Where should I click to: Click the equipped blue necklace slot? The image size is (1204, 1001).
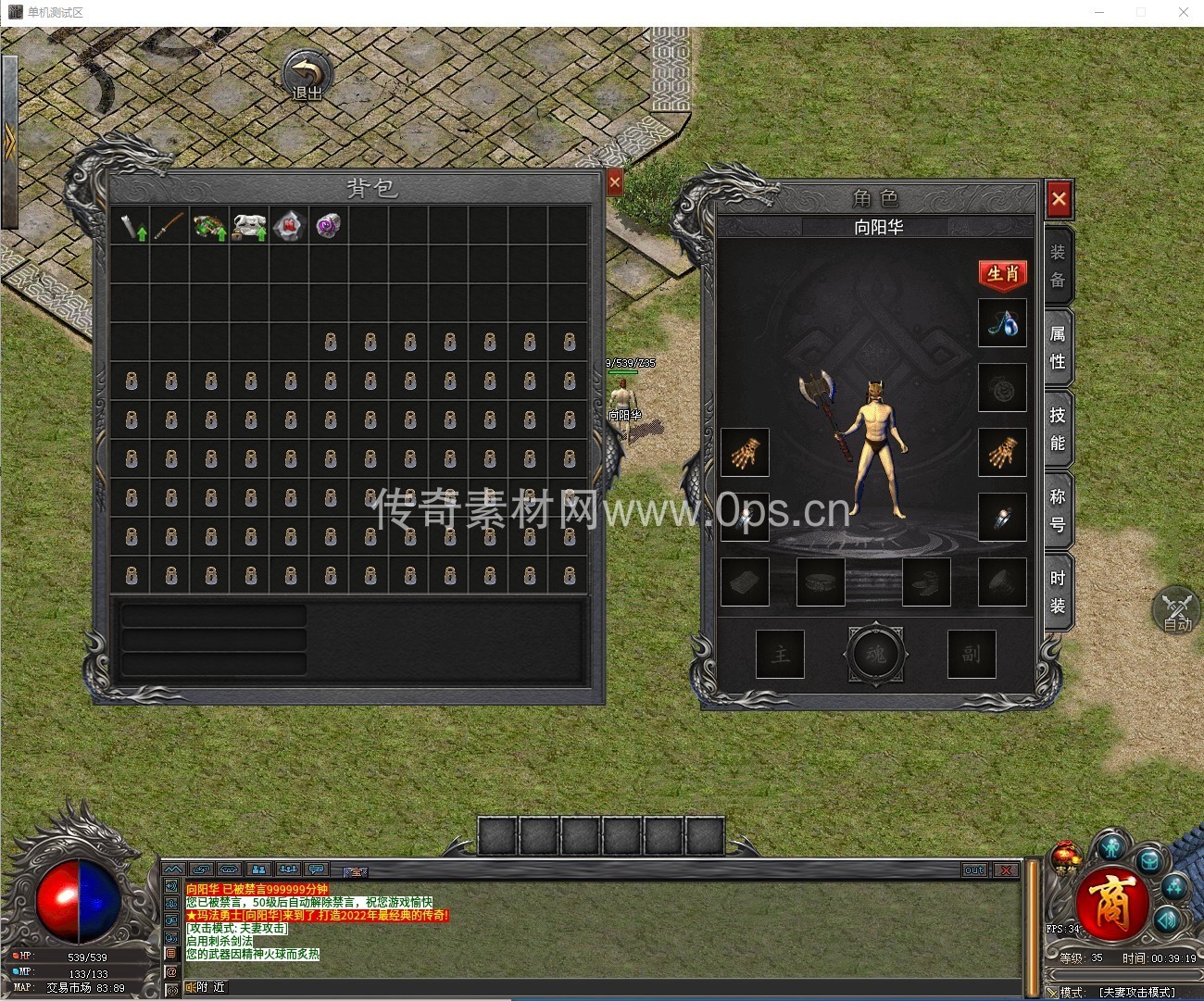(1002, 323)
